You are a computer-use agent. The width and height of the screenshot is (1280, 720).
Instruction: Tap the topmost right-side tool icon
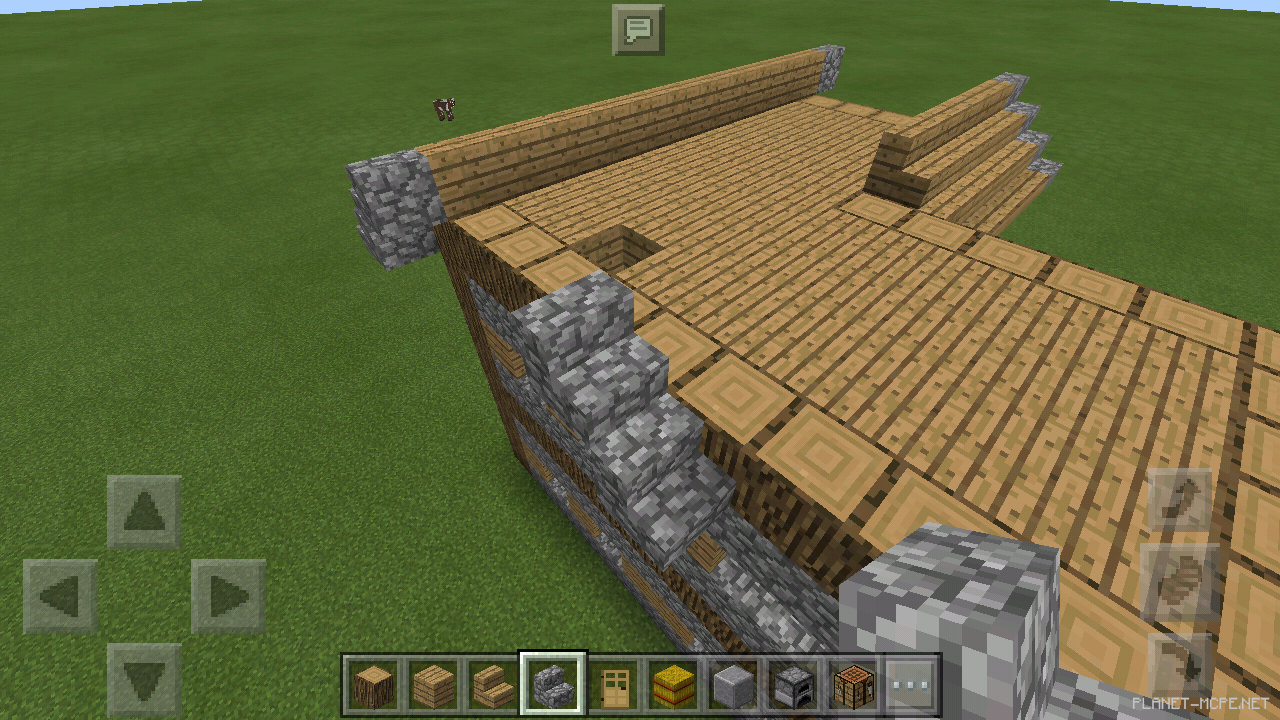point(1180,498)
